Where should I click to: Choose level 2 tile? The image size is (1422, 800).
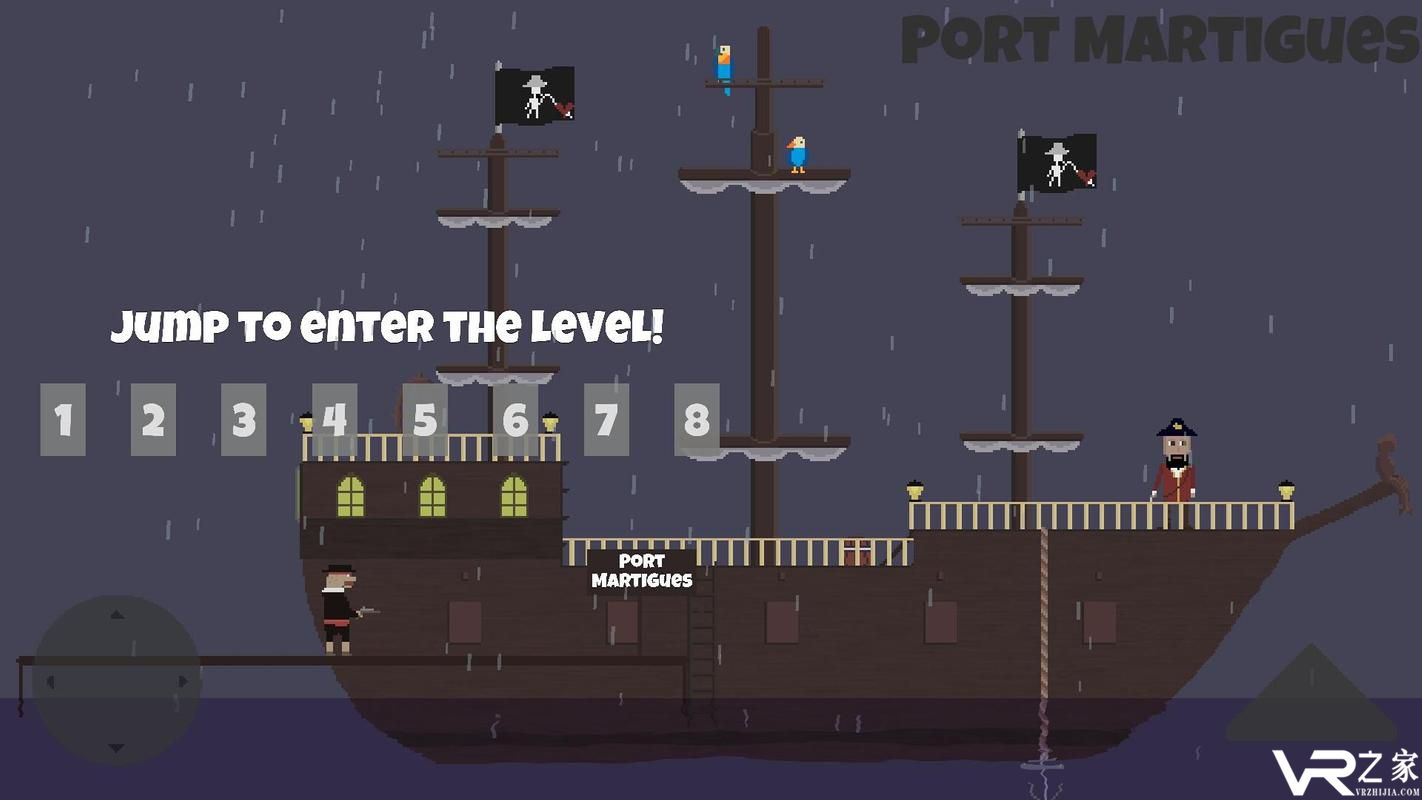pos(153,420)
